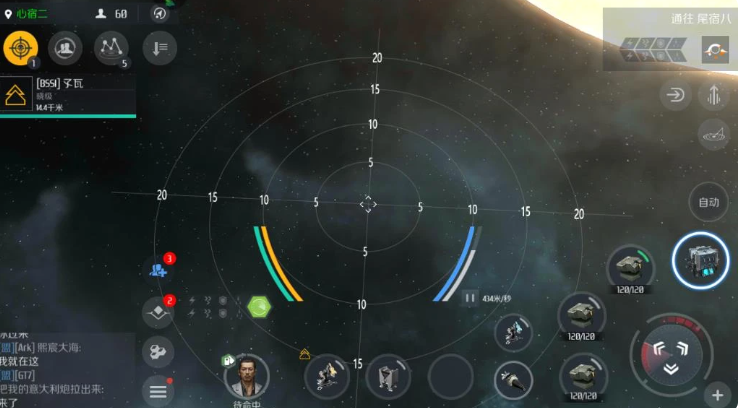Select the yellow crosshair targets tab
The image size is (738, 408).
coord(21,46)
